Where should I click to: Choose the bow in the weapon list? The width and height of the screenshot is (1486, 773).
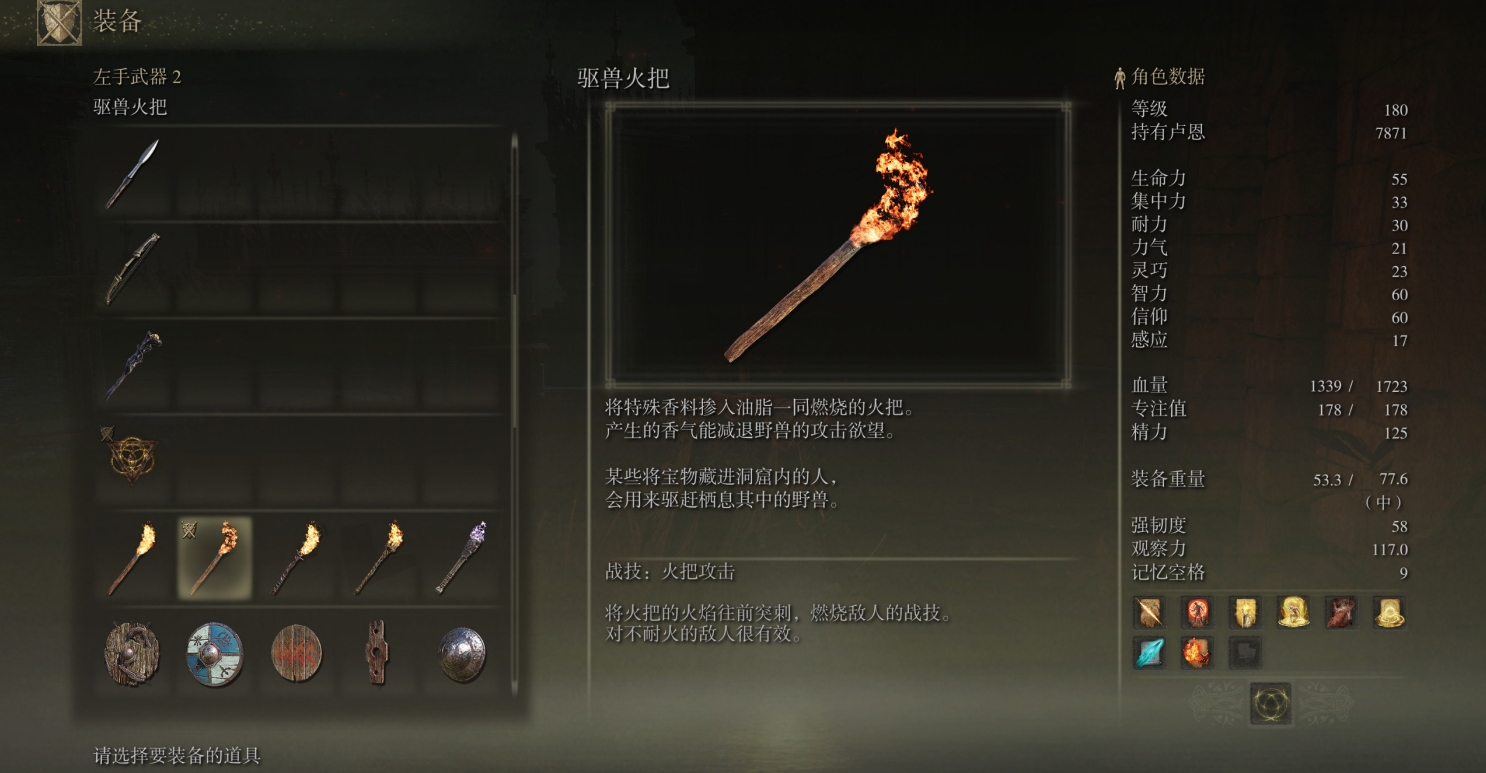[x=133, y=267]
